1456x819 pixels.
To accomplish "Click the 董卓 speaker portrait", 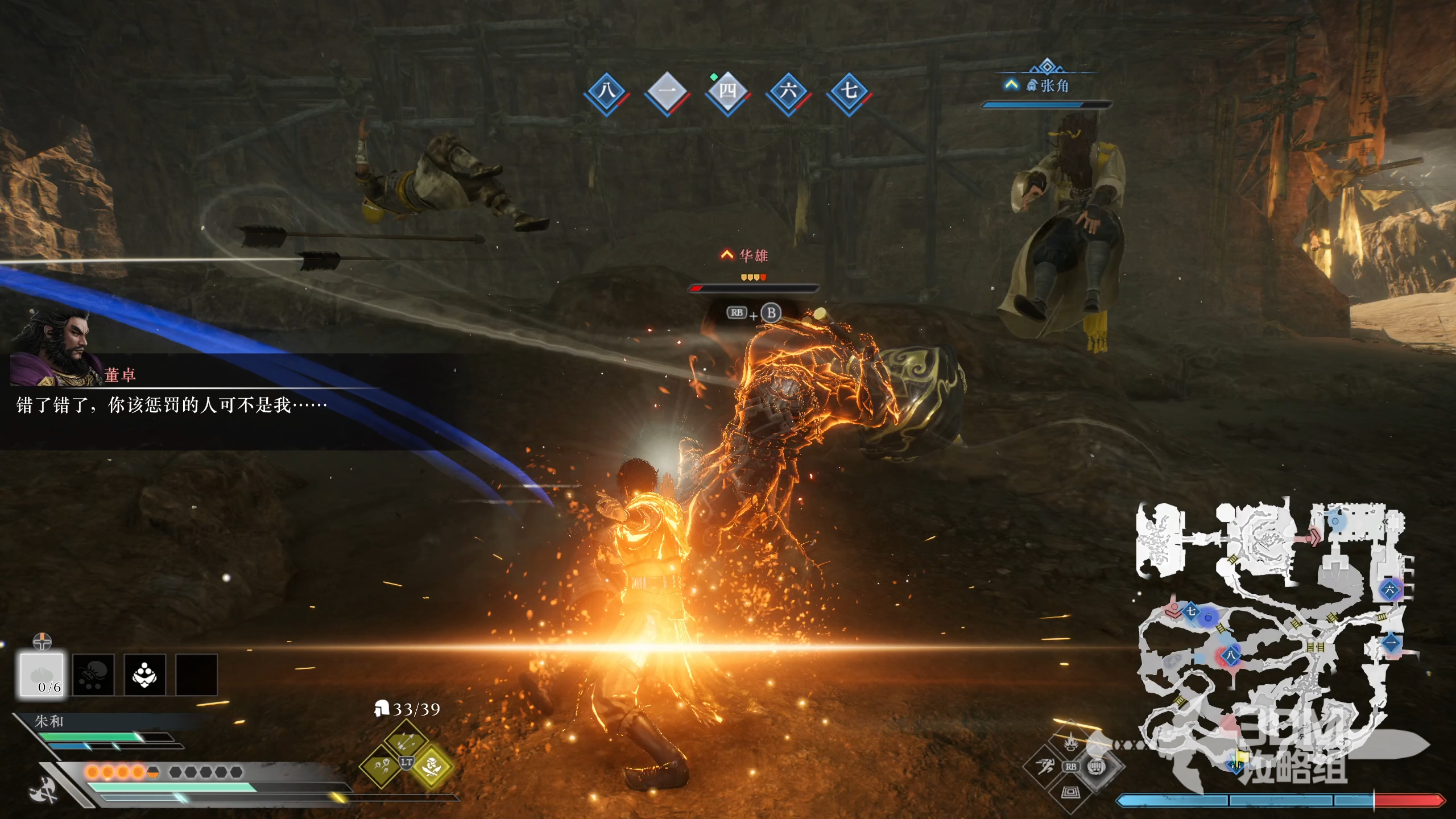I will (x=54, y=347).
